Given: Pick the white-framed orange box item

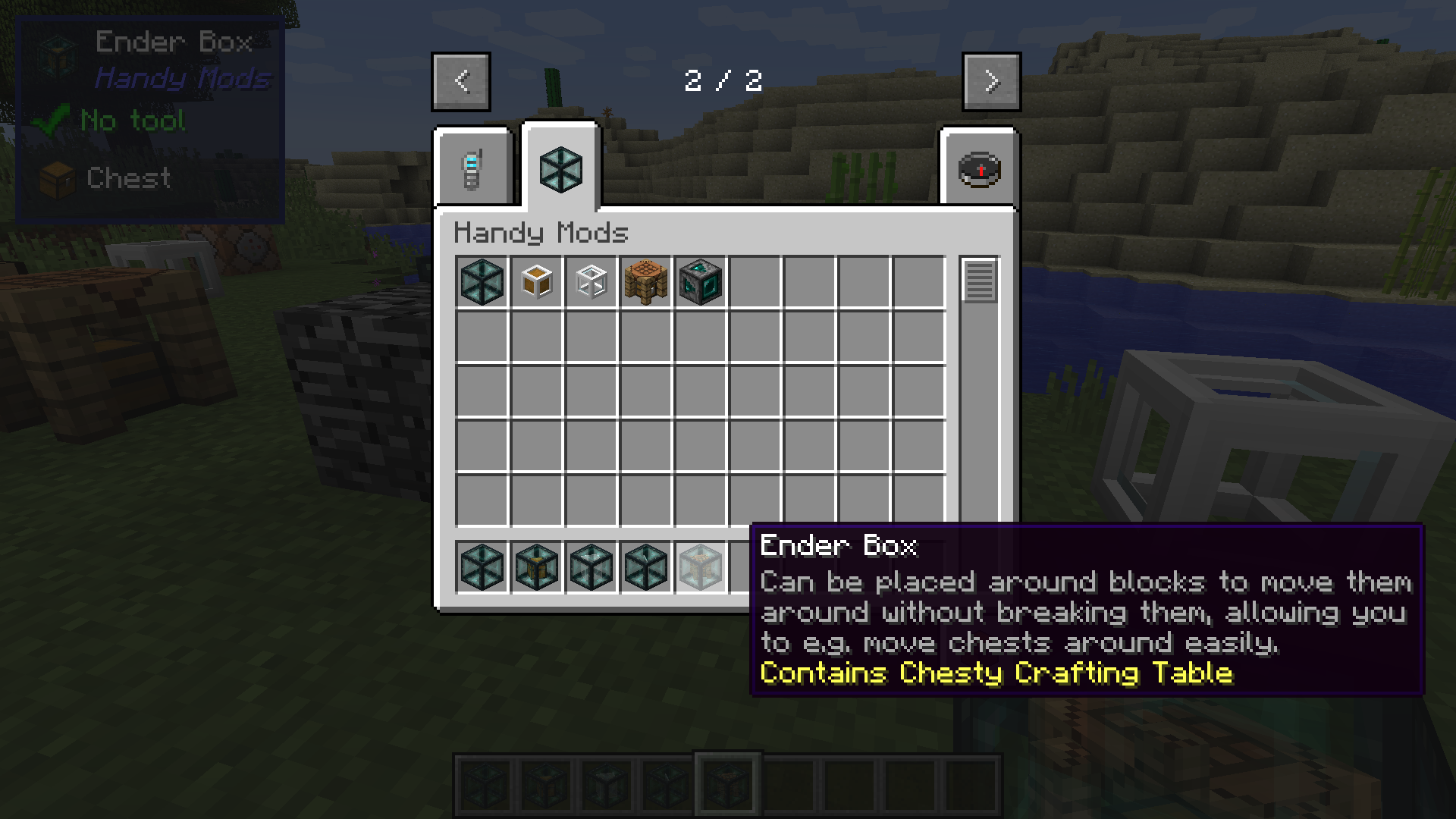Looking at the screenshot, I should click(537, 282).
